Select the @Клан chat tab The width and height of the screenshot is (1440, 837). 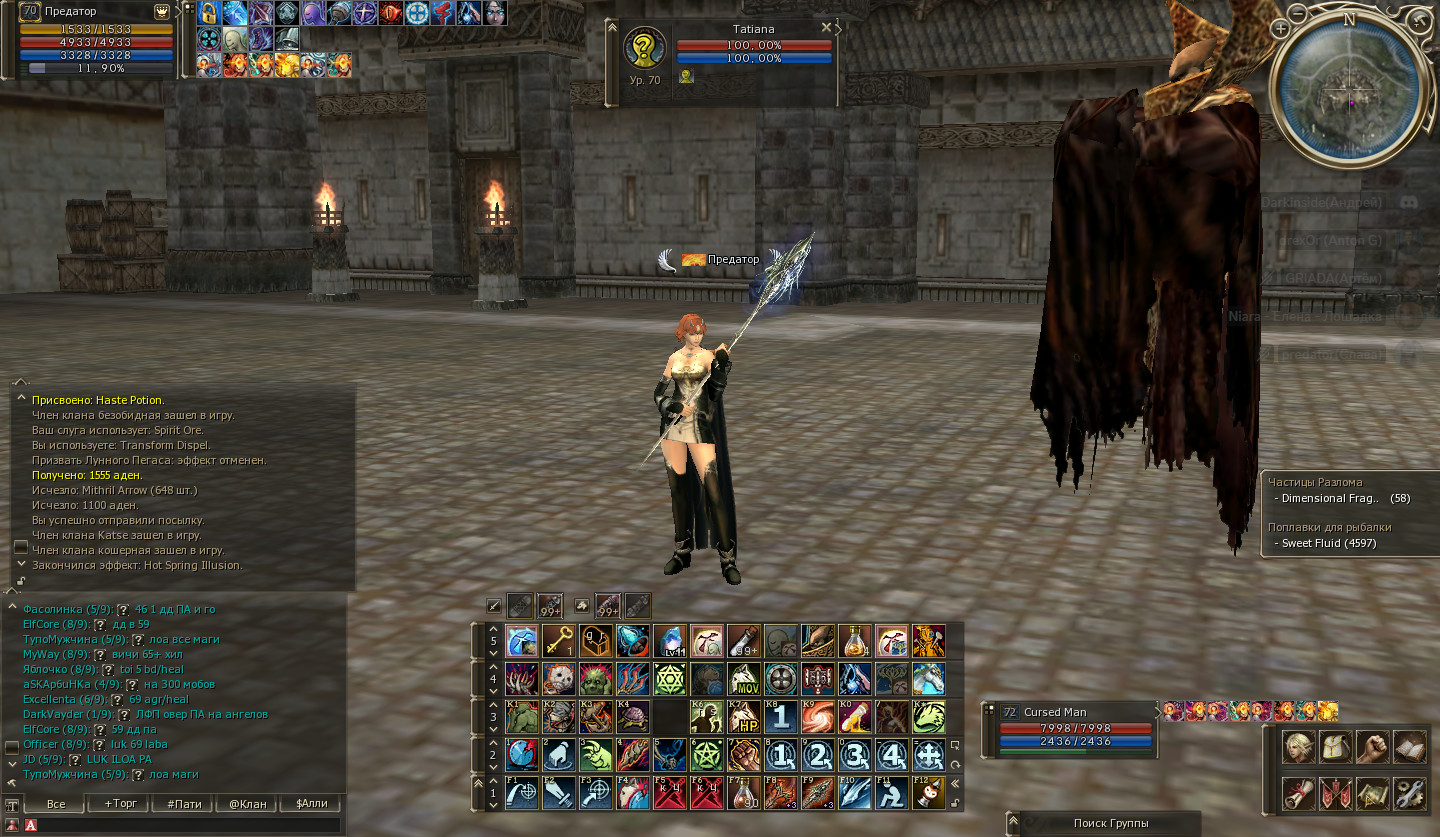248,804
